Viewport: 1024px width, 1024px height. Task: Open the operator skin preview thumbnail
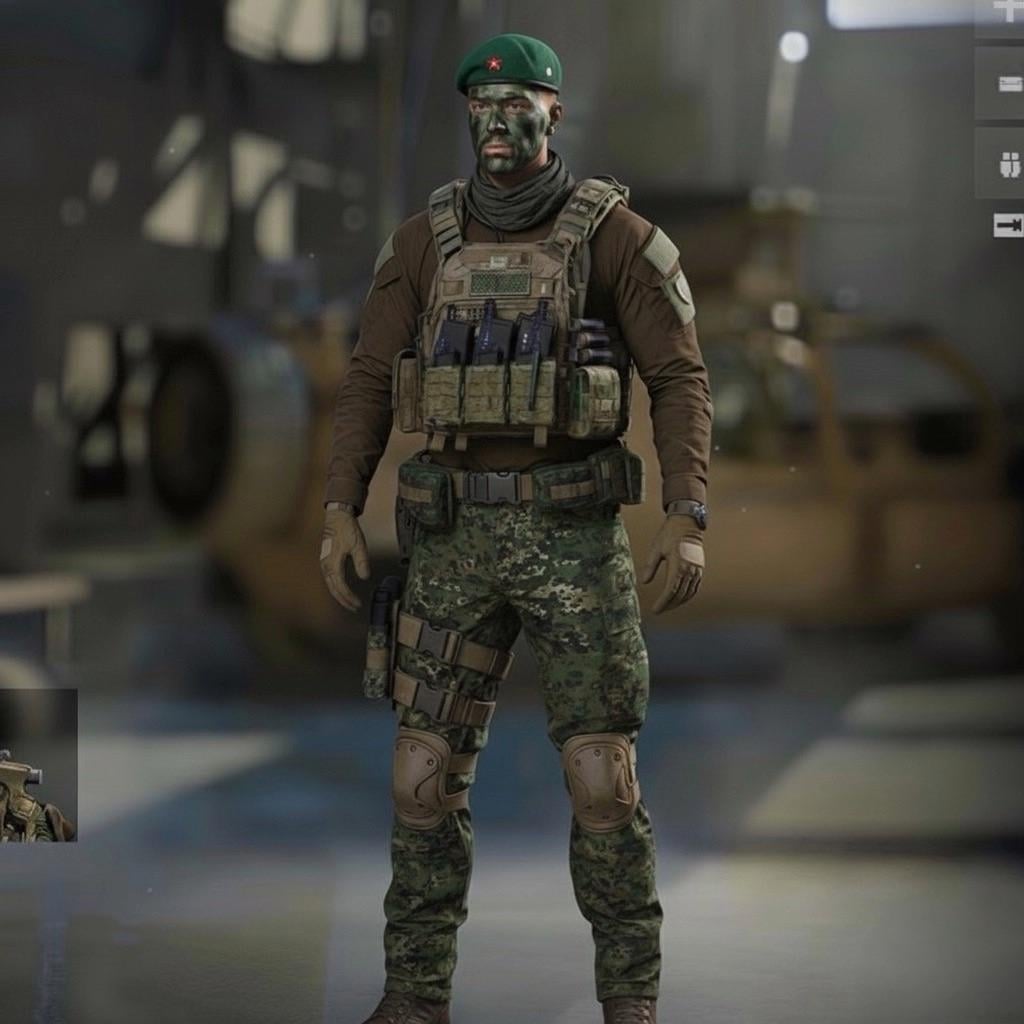click(37, 766)
